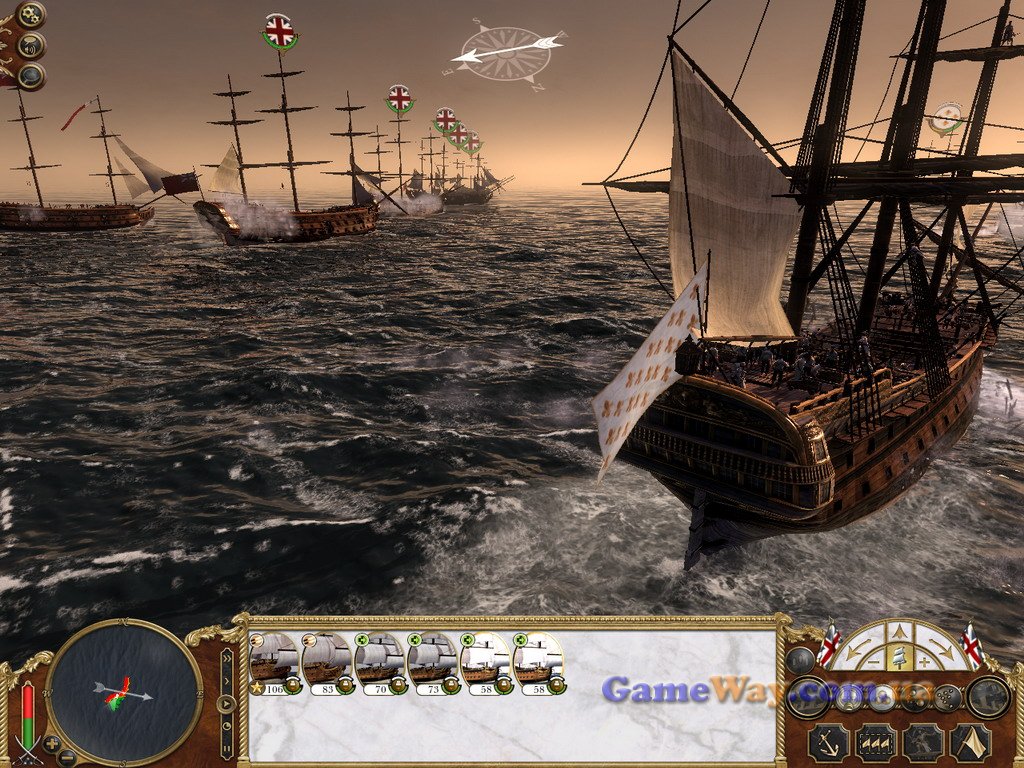Screen dimensions: 1024x768
Task: Set battle speed to fastest double arrow
Action: tap(227, 658)
